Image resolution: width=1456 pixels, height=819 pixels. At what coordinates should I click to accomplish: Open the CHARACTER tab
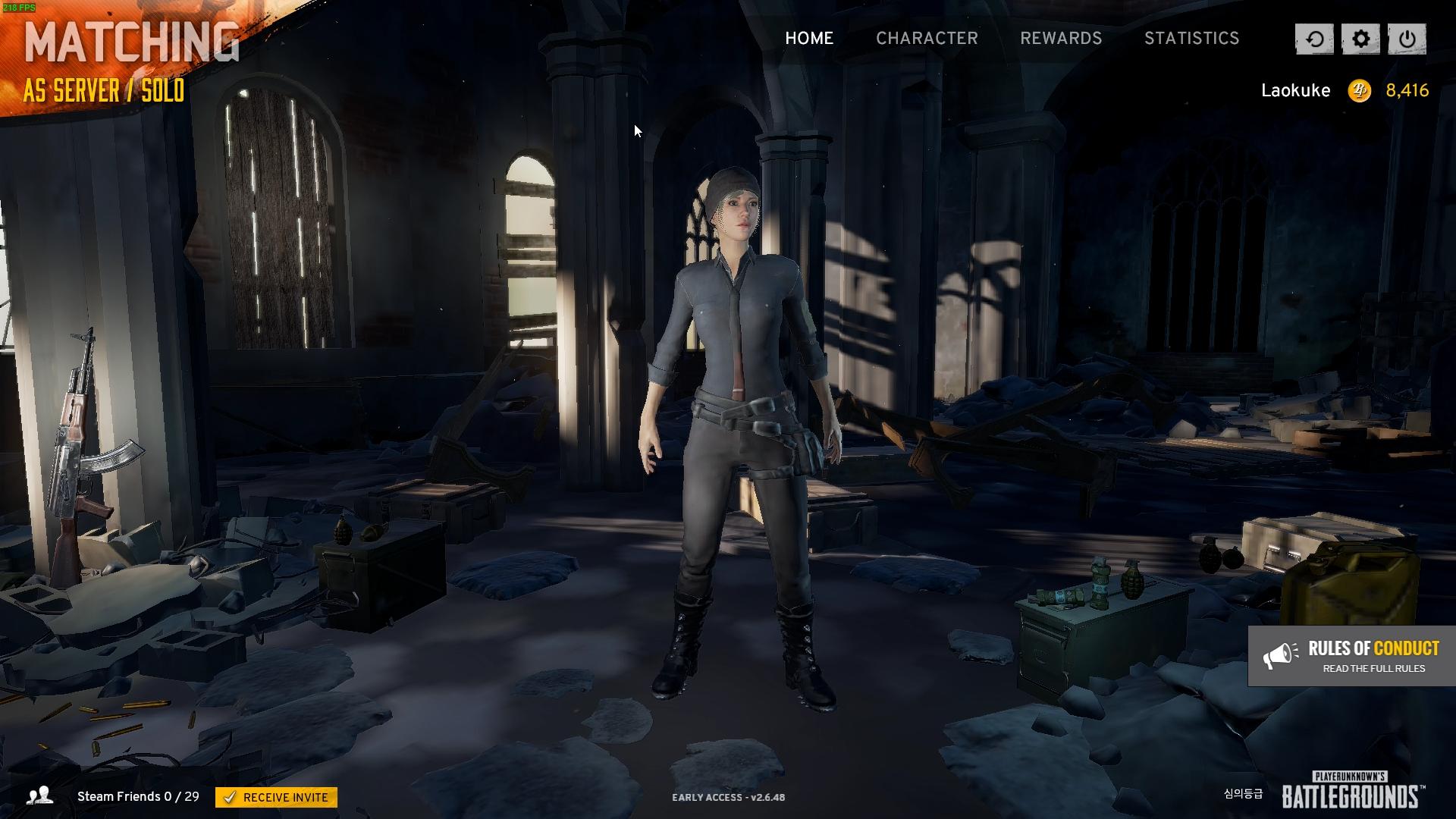coord(927,38)
